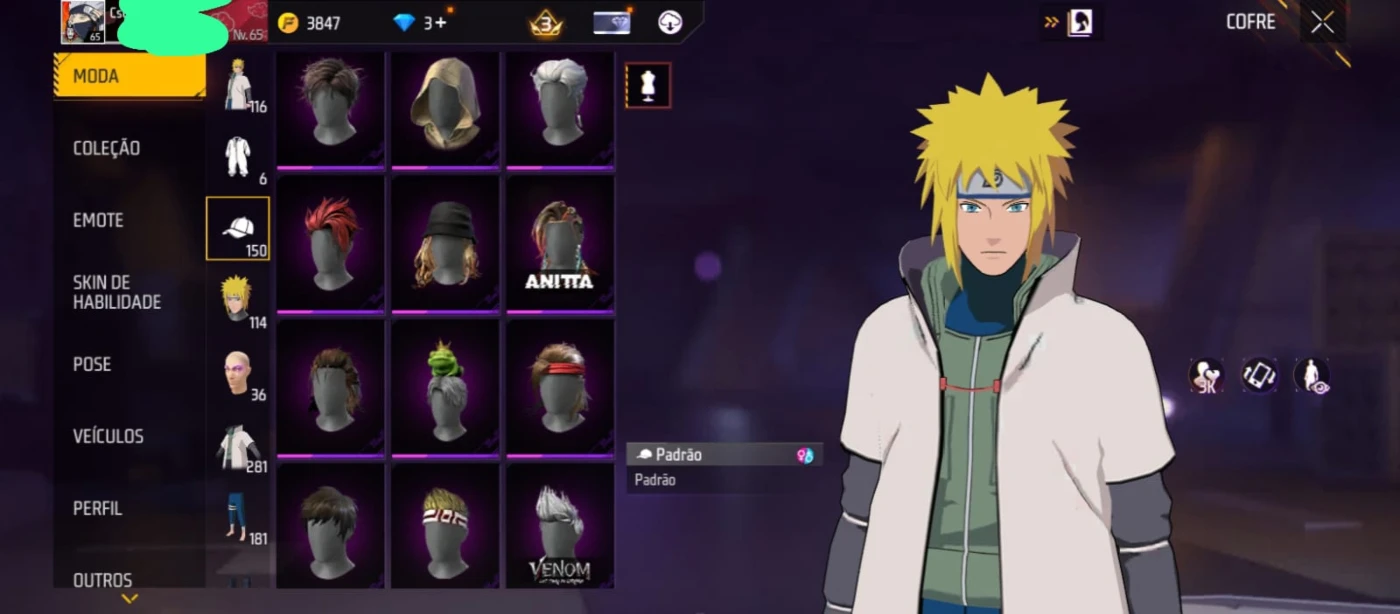The height and width of the screenshot is (614, 1400).
Task: Select the tan hood headwear item
Action: click(445, 108)
